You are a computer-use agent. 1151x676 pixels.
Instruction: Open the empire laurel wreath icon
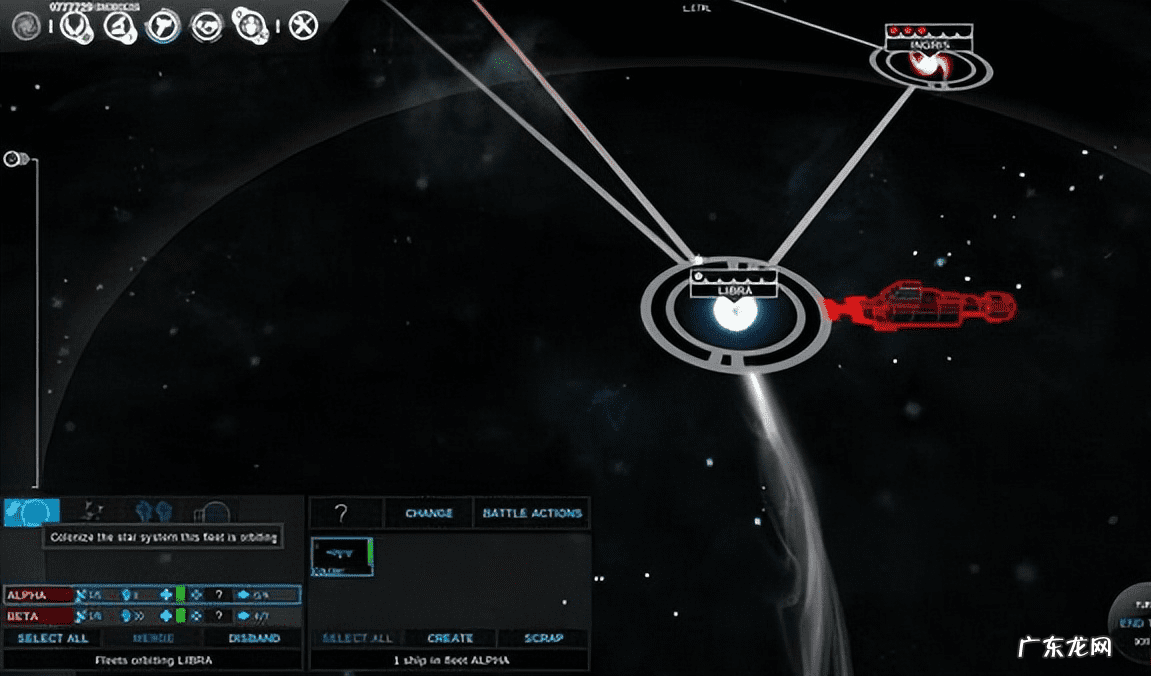click(74, 25)
